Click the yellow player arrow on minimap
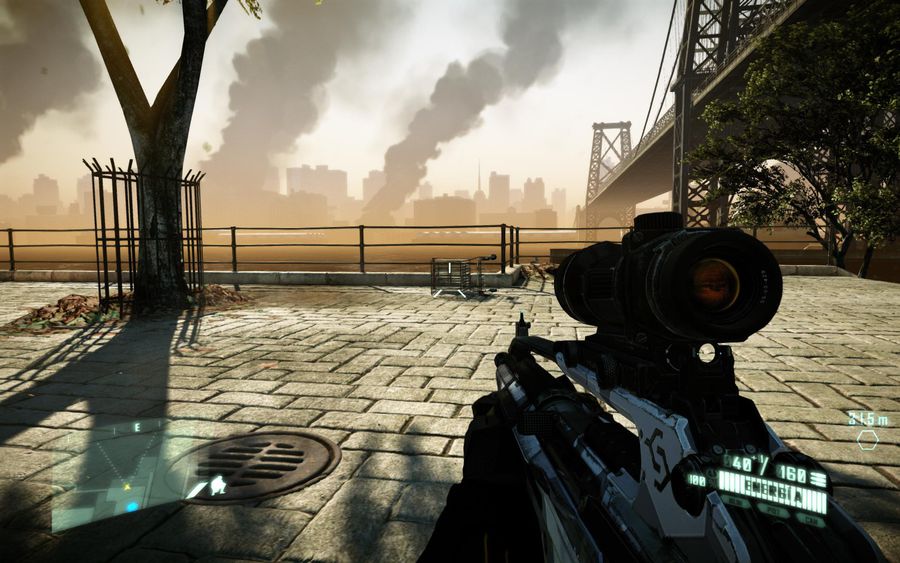This screenshot has width=900, height=563. pos(127,487)
